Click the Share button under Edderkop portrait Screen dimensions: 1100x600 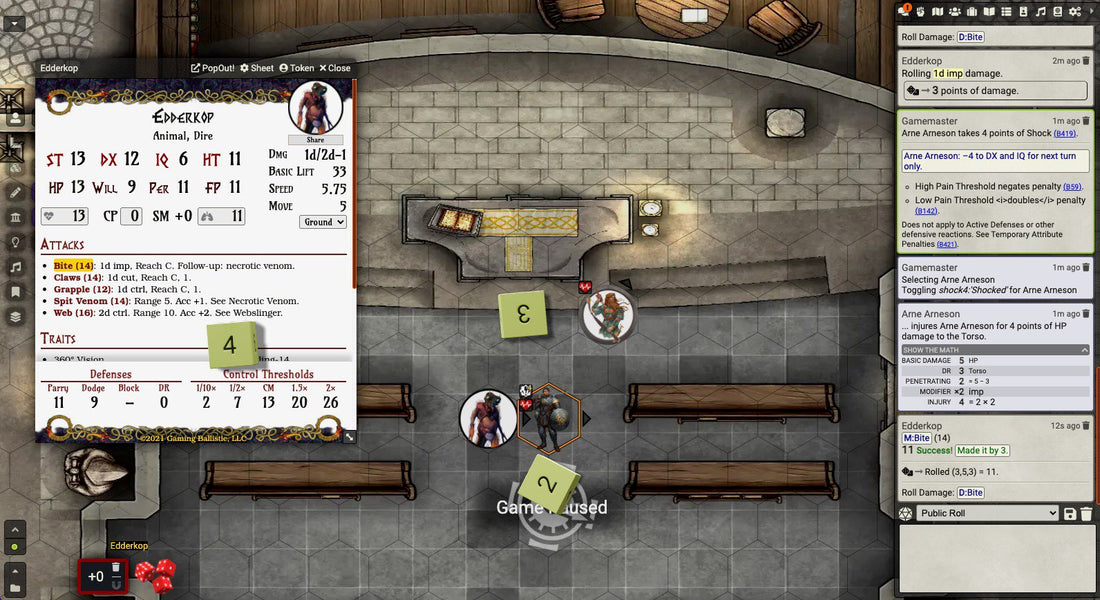coord(315,140)
